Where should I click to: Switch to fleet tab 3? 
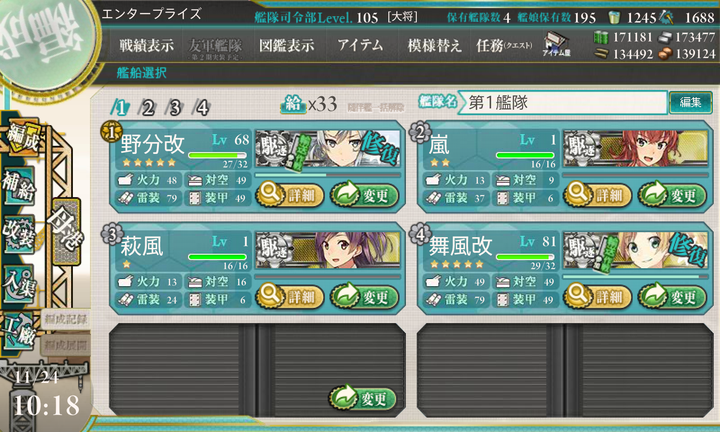tap(175, 108)
